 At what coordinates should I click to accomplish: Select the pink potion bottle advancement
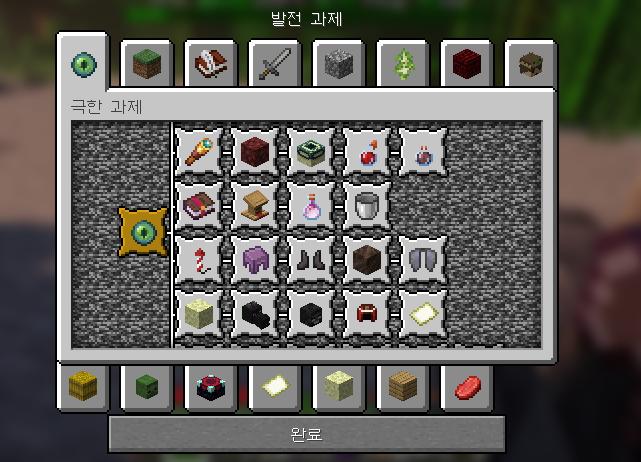click(x=312, y=206)
